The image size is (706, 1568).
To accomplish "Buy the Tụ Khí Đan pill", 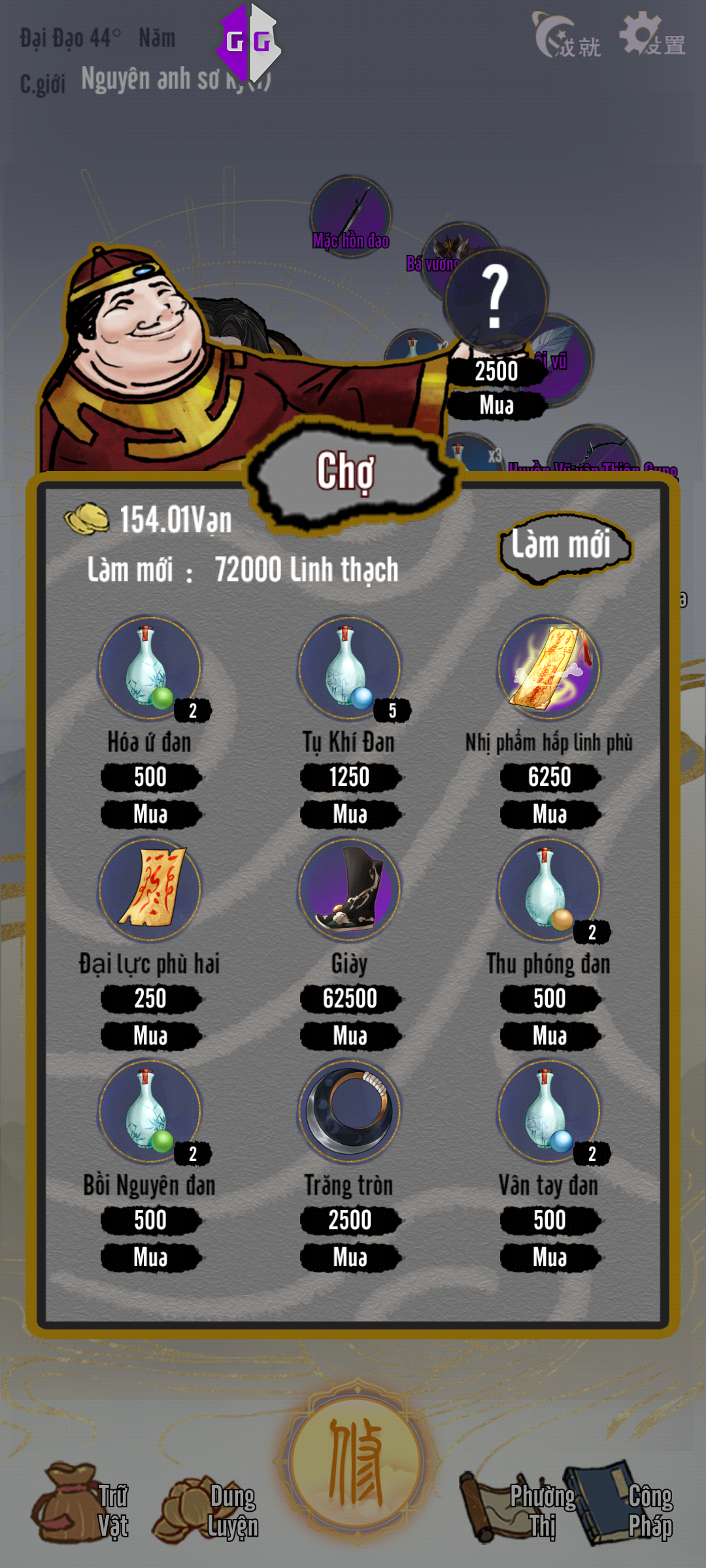I will click(350, 814).
